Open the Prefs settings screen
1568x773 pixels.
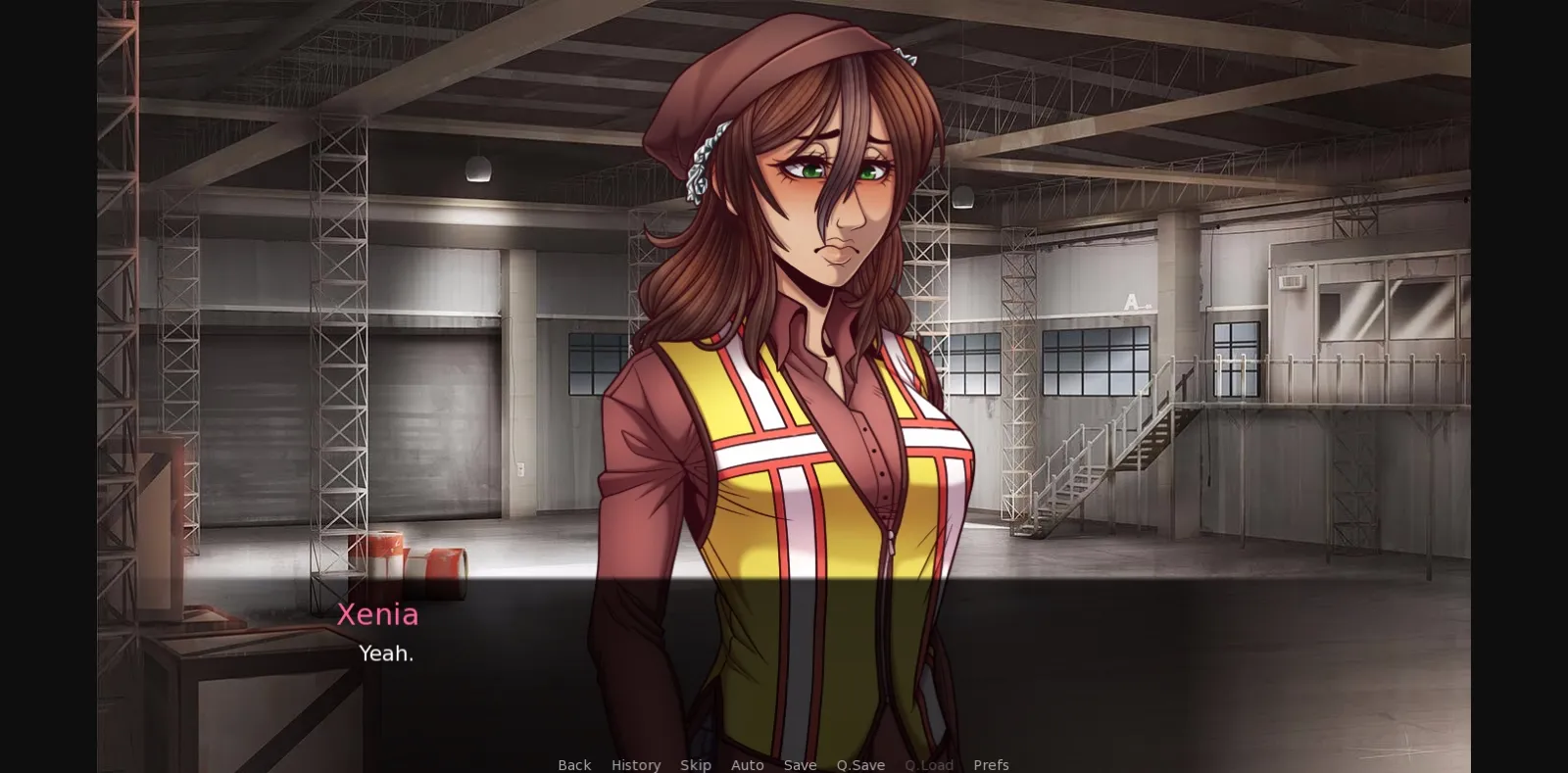991,764
